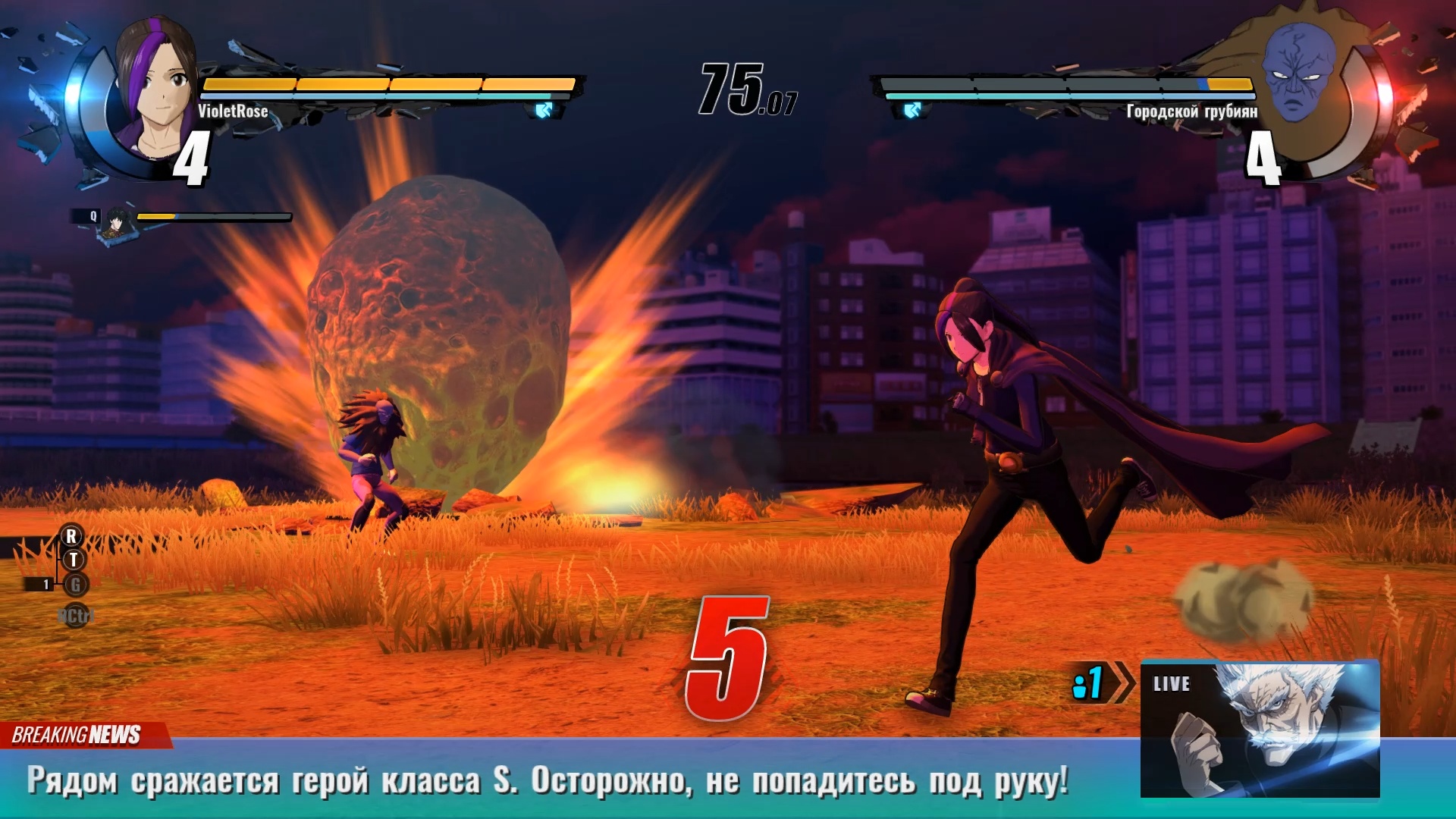
Task: Select the G button prompt icon
Action: click(76, 583)
